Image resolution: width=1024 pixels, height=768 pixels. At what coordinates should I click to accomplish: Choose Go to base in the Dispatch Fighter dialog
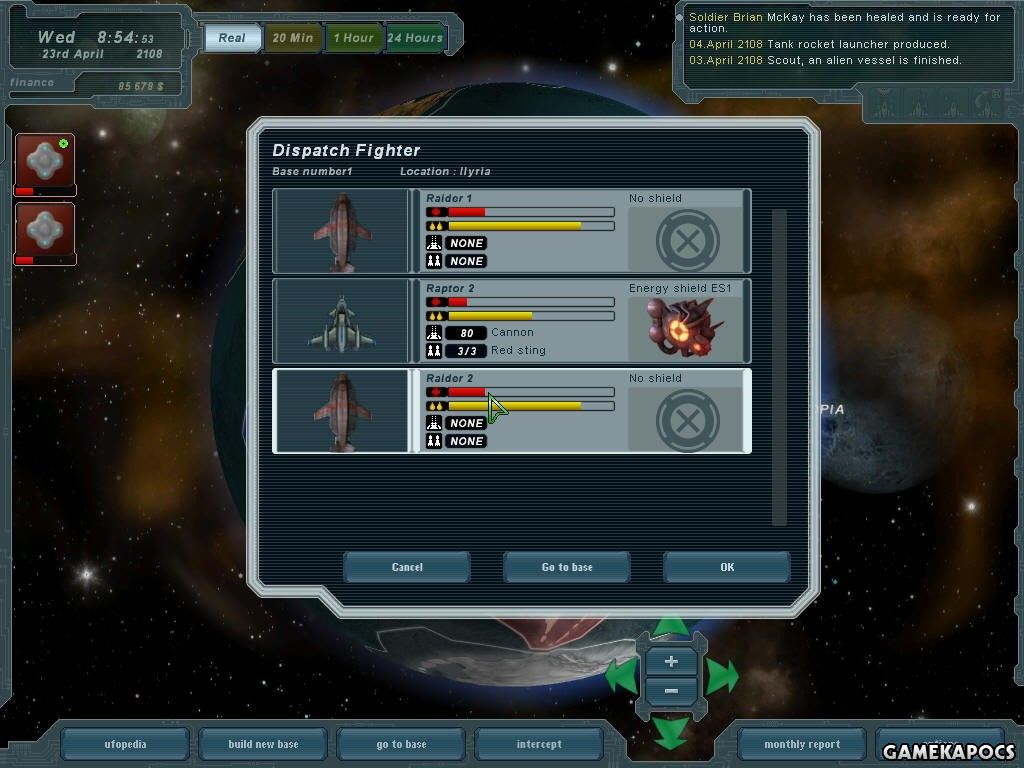point(567,567)
